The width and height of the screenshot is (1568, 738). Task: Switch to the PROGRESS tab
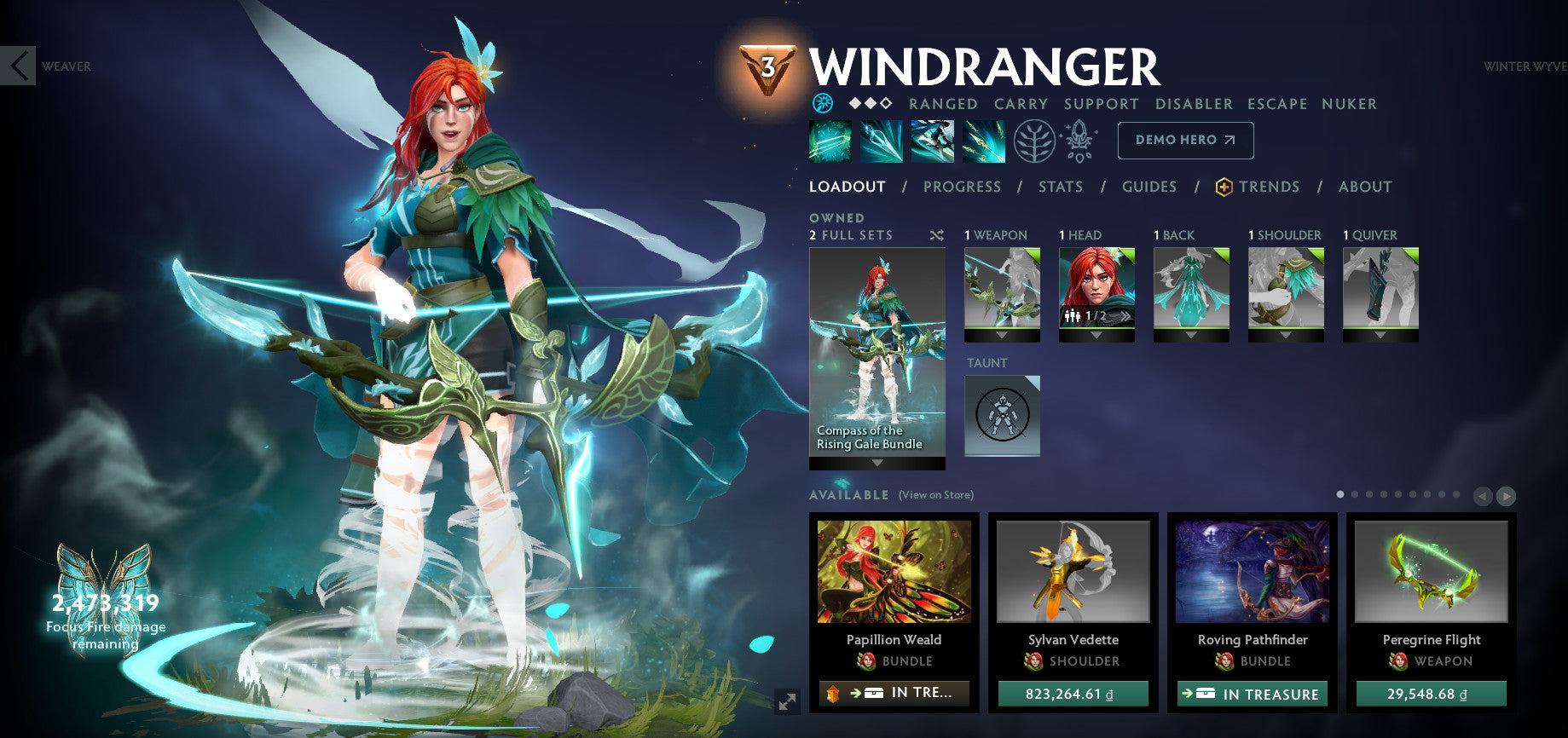[x=963, y=187]
